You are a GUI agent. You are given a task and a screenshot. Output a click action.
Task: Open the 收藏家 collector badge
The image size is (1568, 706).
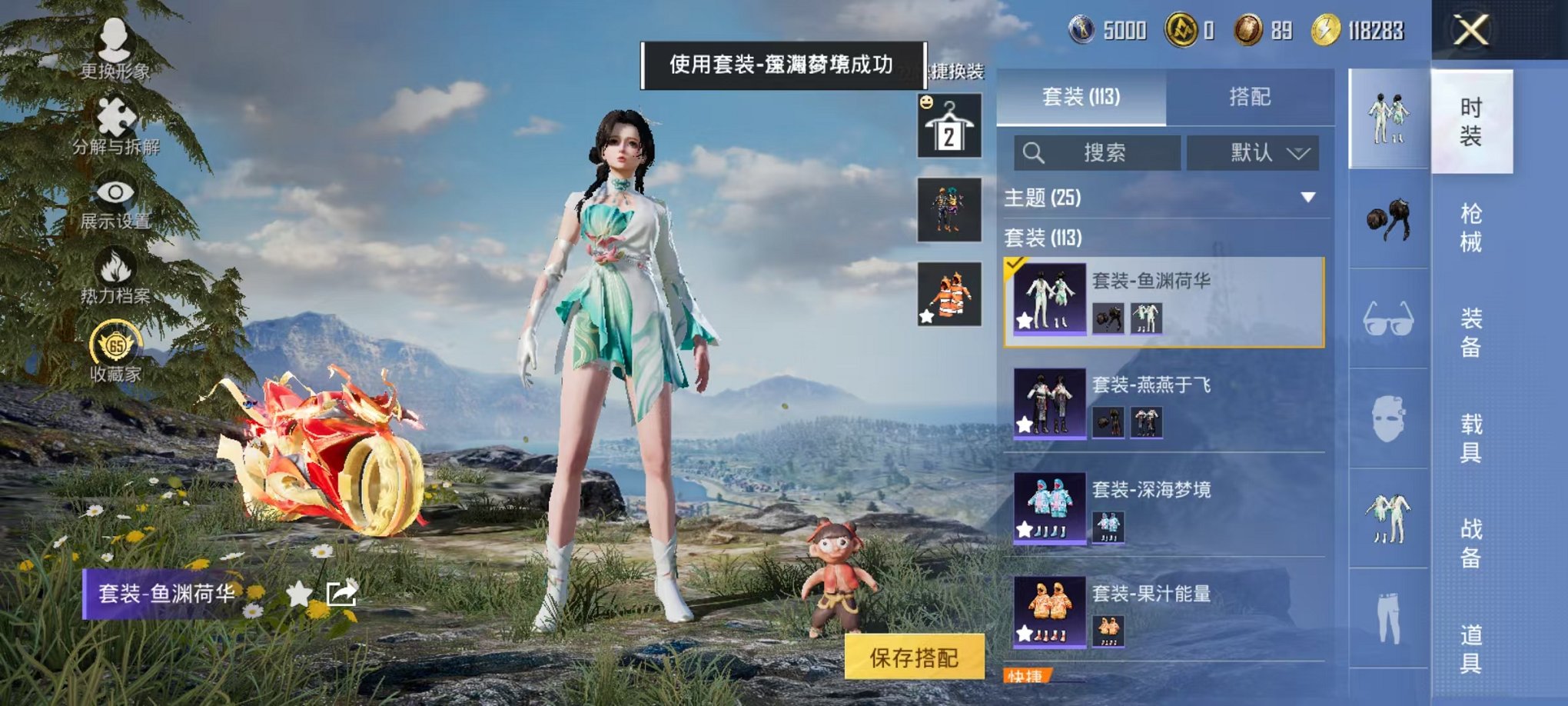click(112, 338)
